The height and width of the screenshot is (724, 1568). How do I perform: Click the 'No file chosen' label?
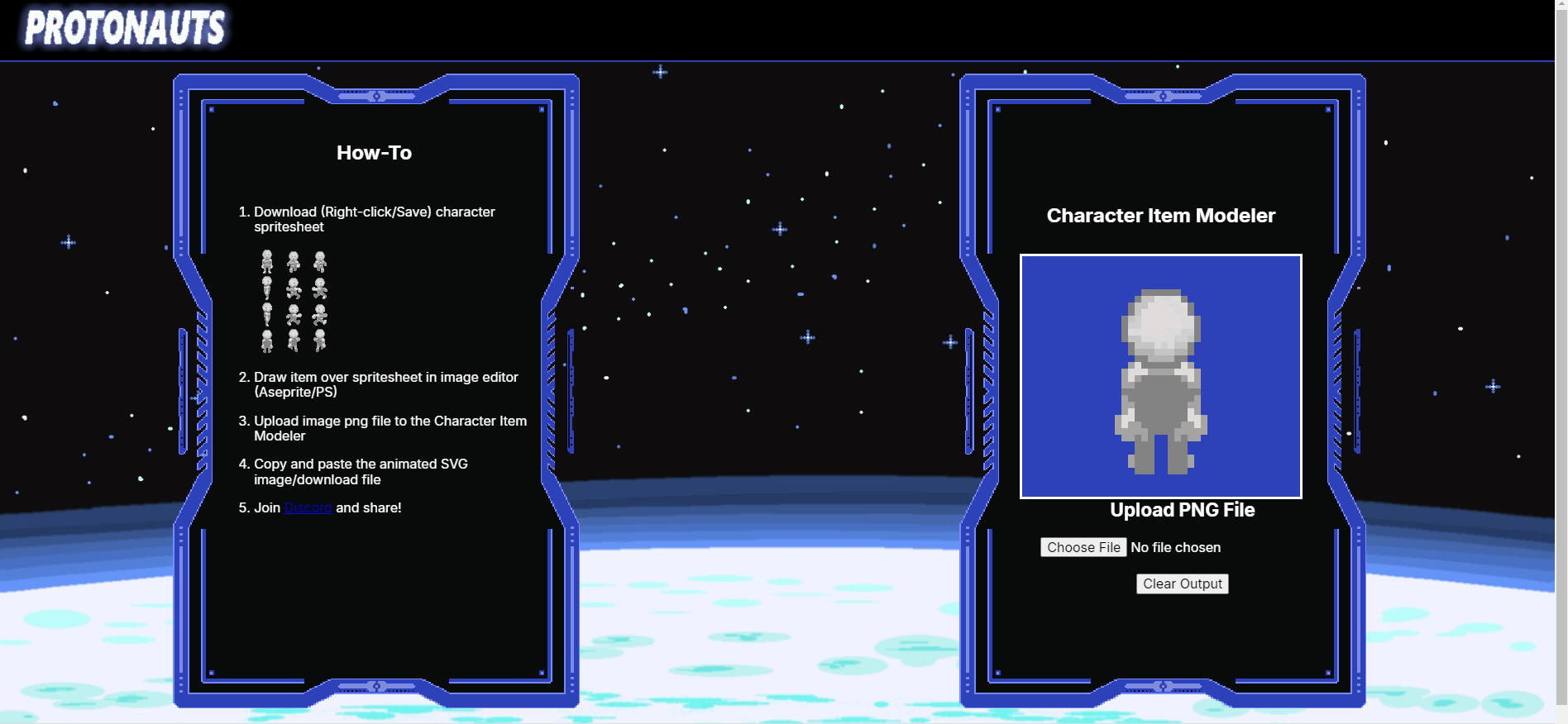1176,547
